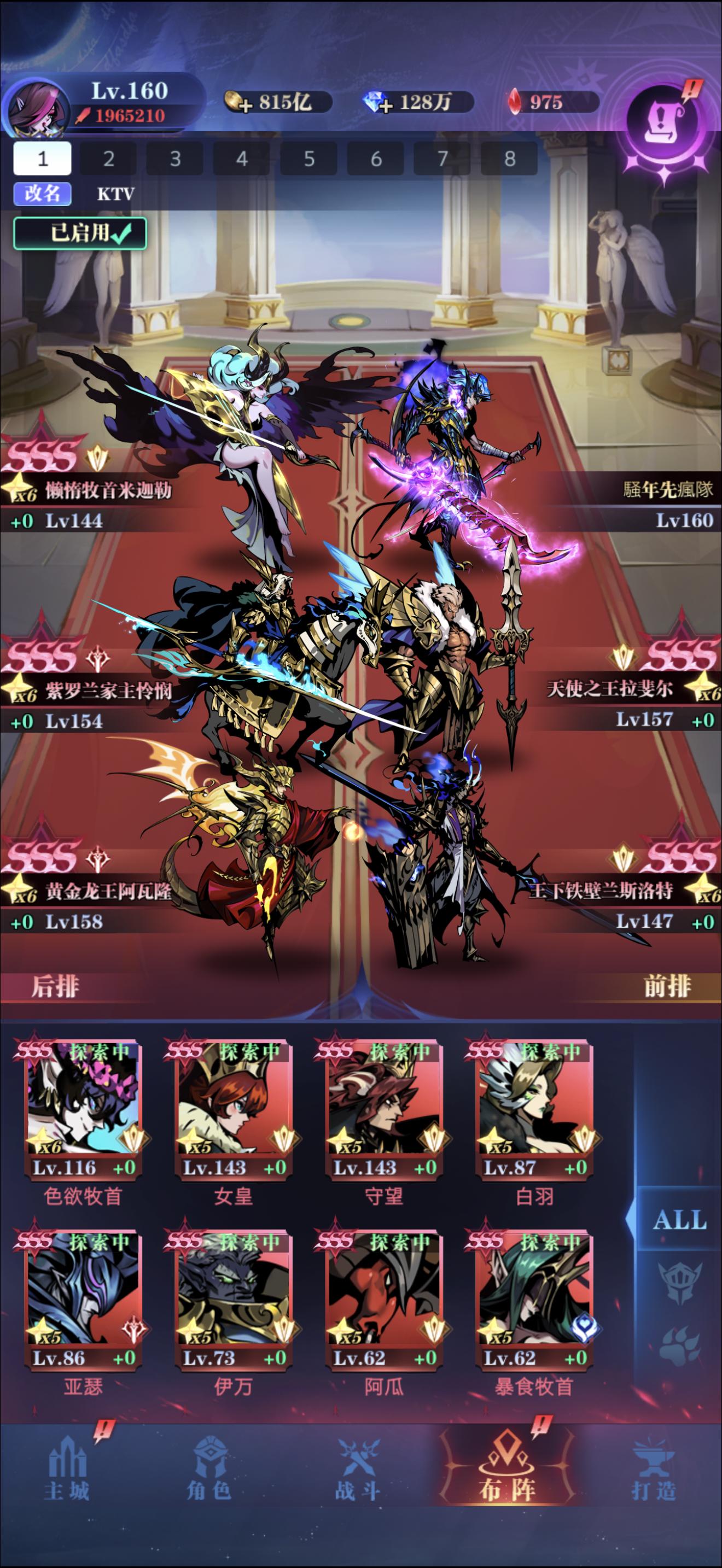Viewport: 722px width, 1568px height.
Task: Click the red gem icon in the top bar
Action: point(515,101)
